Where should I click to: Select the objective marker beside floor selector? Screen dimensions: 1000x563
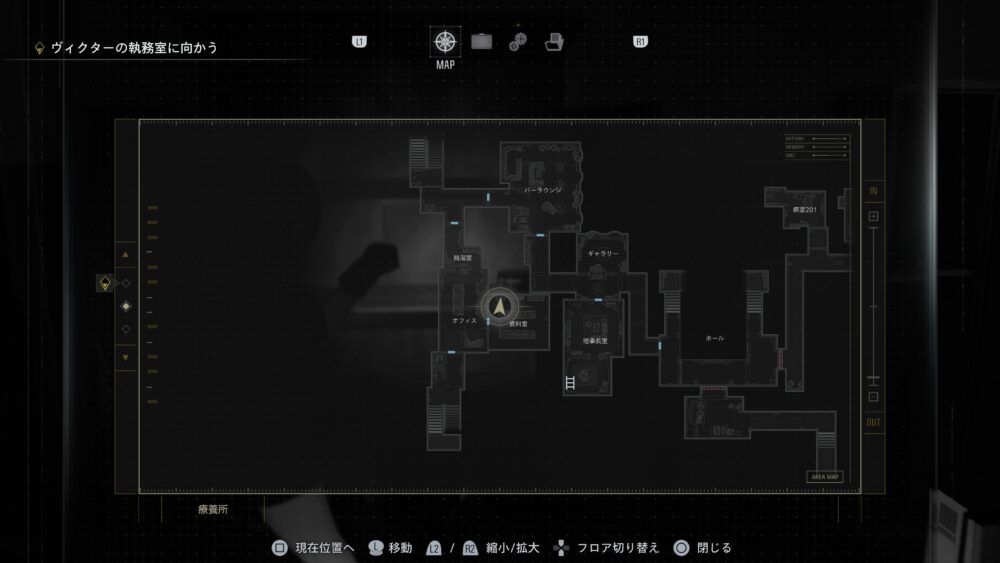coord(103,284)
